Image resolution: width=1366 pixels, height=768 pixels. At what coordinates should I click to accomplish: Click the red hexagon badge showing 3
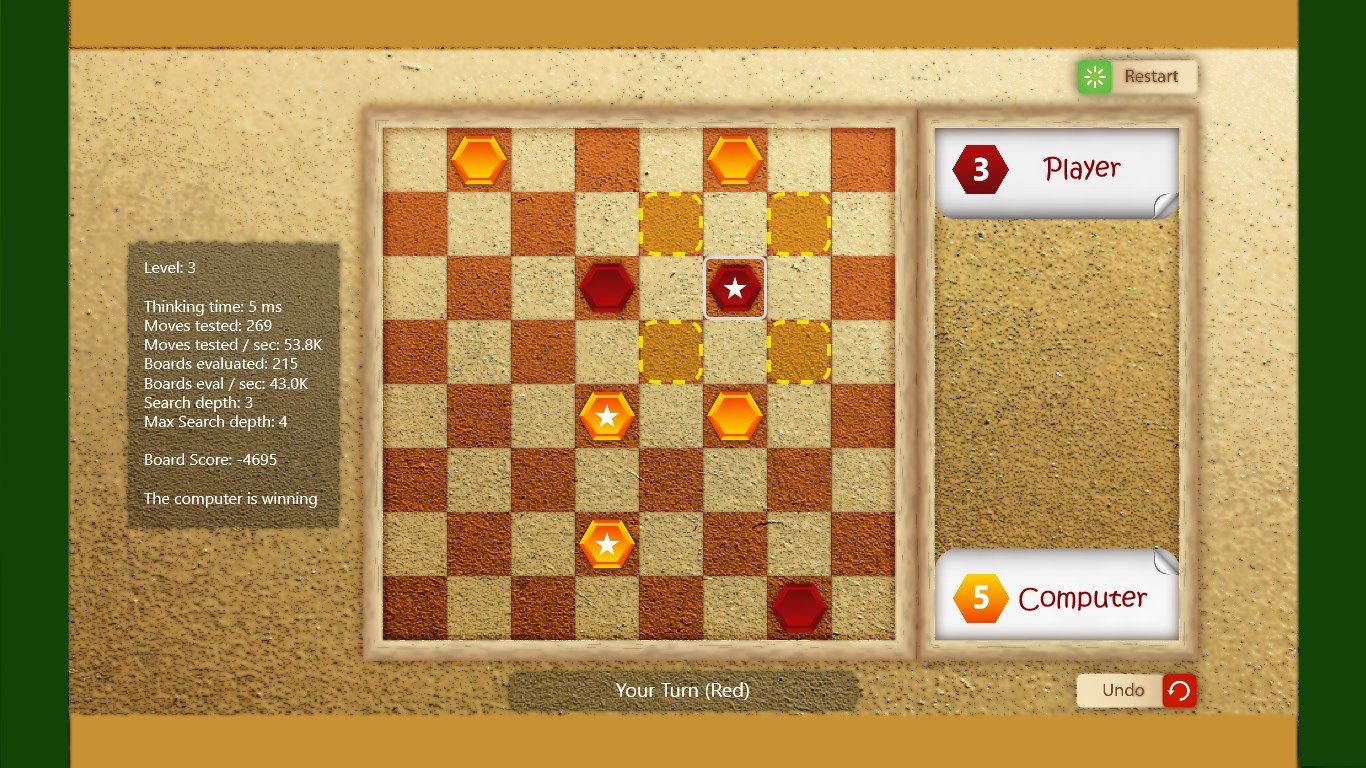click(x=980, y=168)
